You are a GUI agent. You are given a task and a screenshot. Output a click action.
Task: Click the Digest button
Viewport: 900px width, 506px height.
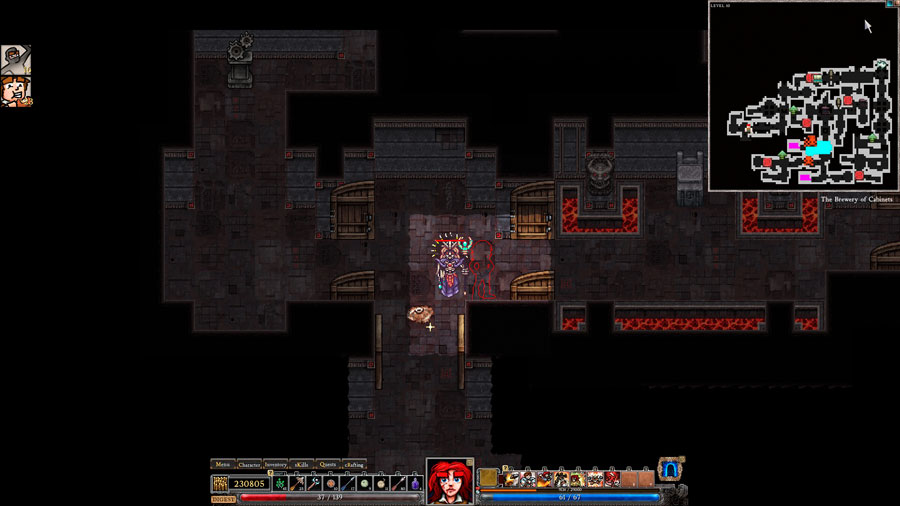pyautogui.click(x=224, y=498)
